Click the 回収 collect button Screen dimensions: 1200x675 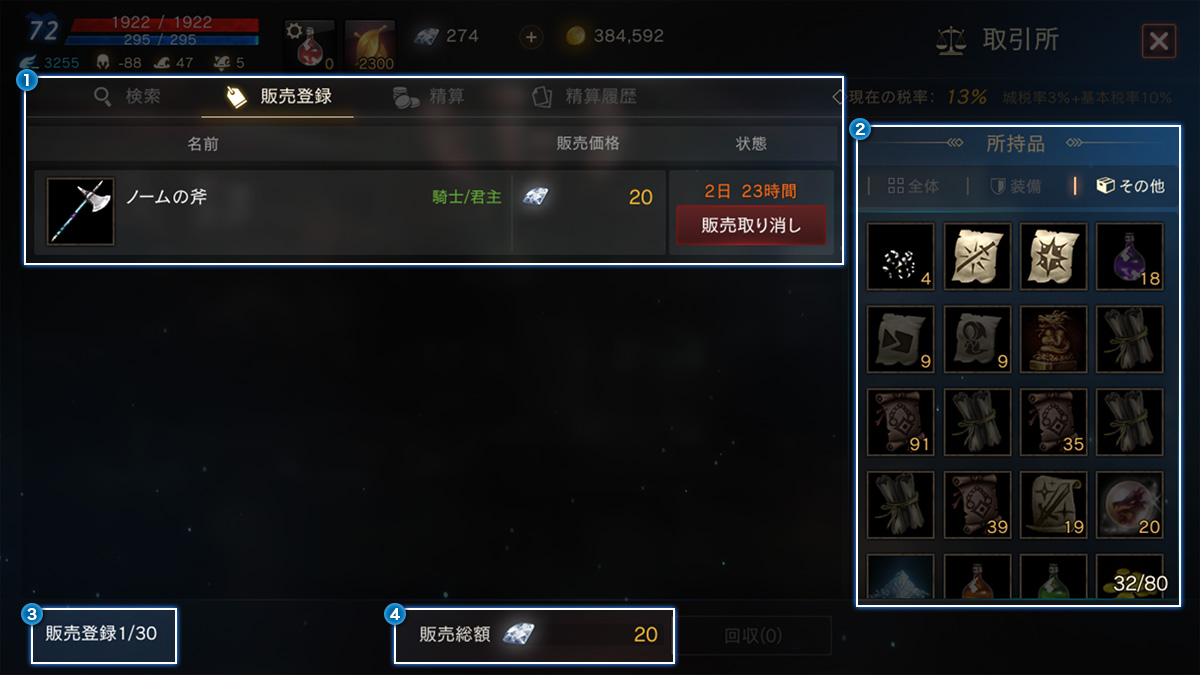click(x=752, y=636)
